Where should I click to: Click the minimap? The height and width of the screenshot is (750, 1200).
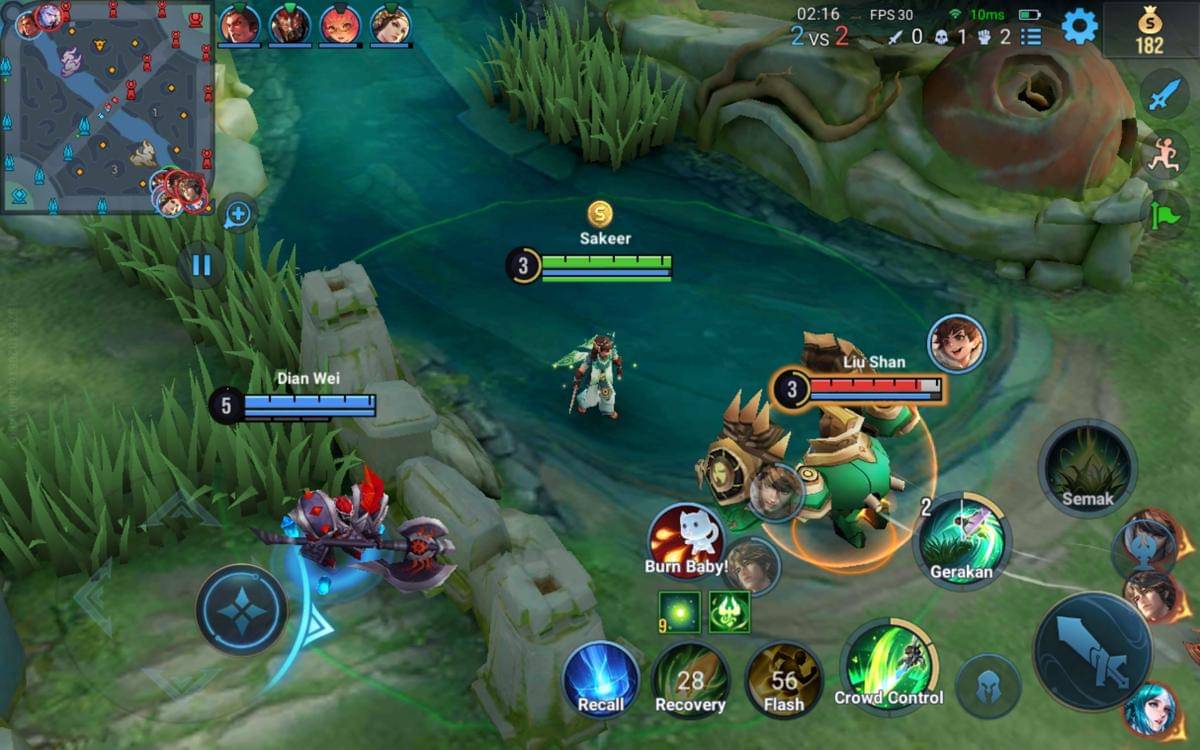(107, 106)
